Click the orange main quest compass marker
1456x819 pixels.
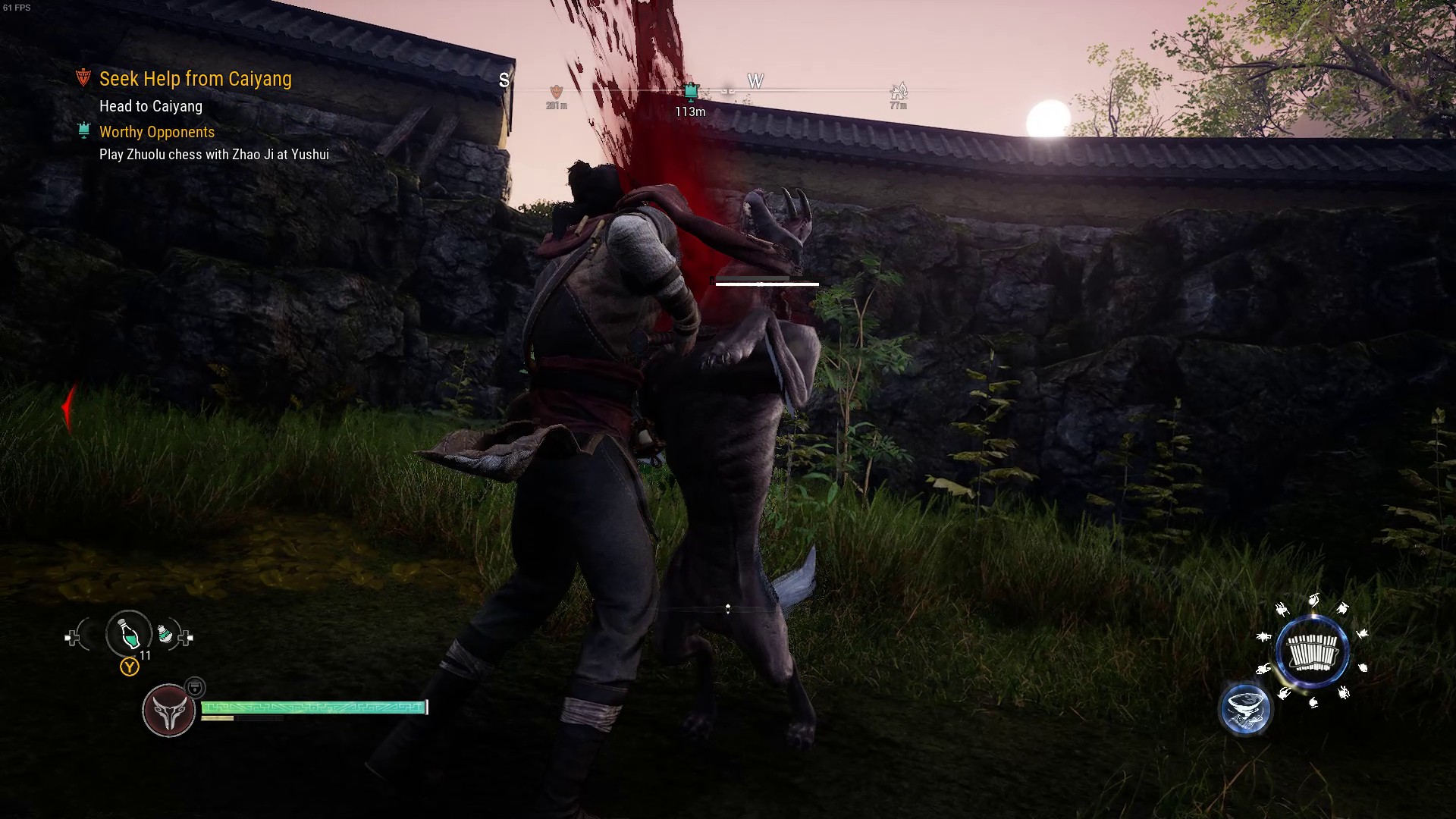click(x=557, y=92)
